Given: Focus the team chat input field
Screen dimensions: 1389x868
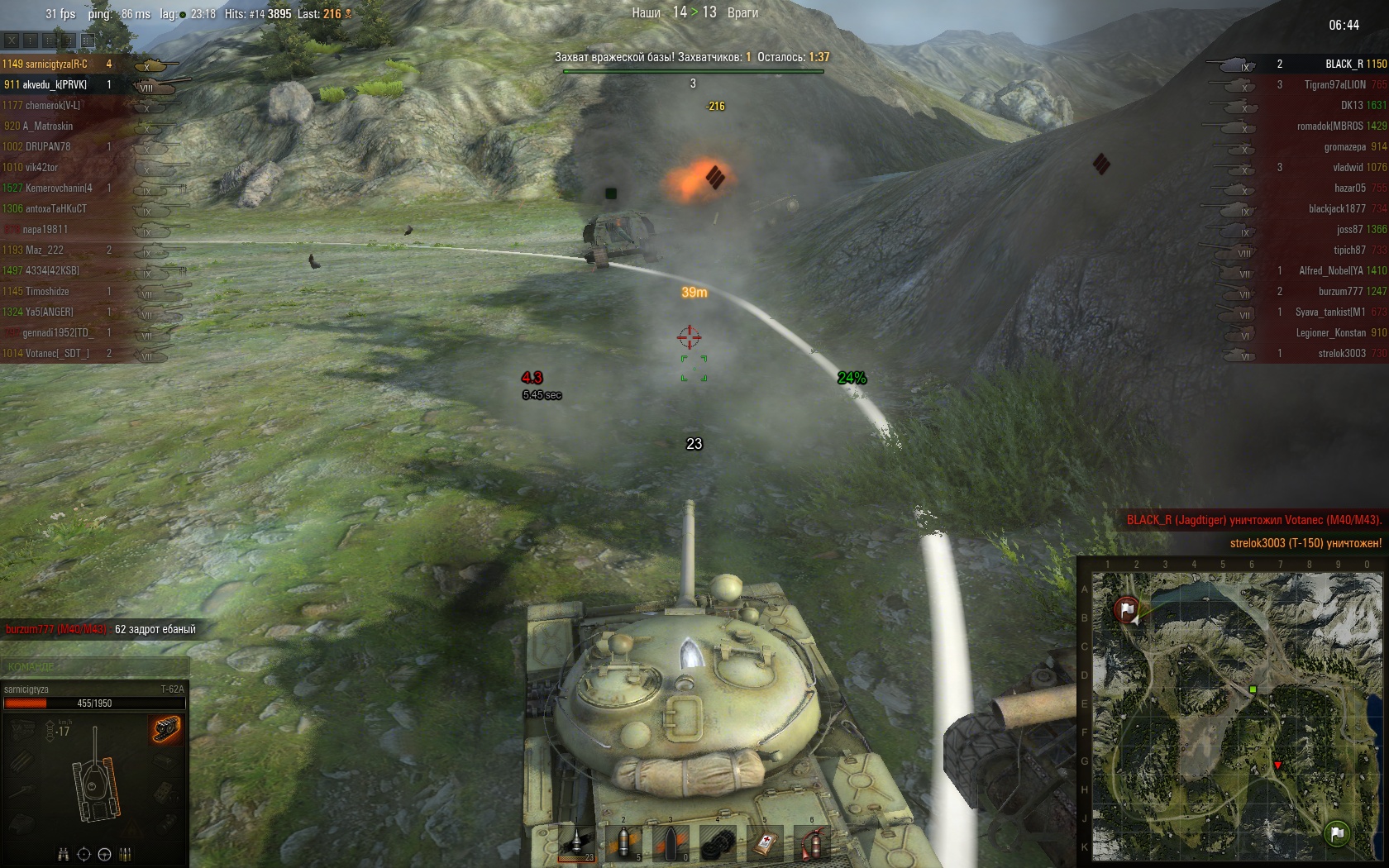Looking at the screenshot, I should 95,666.
